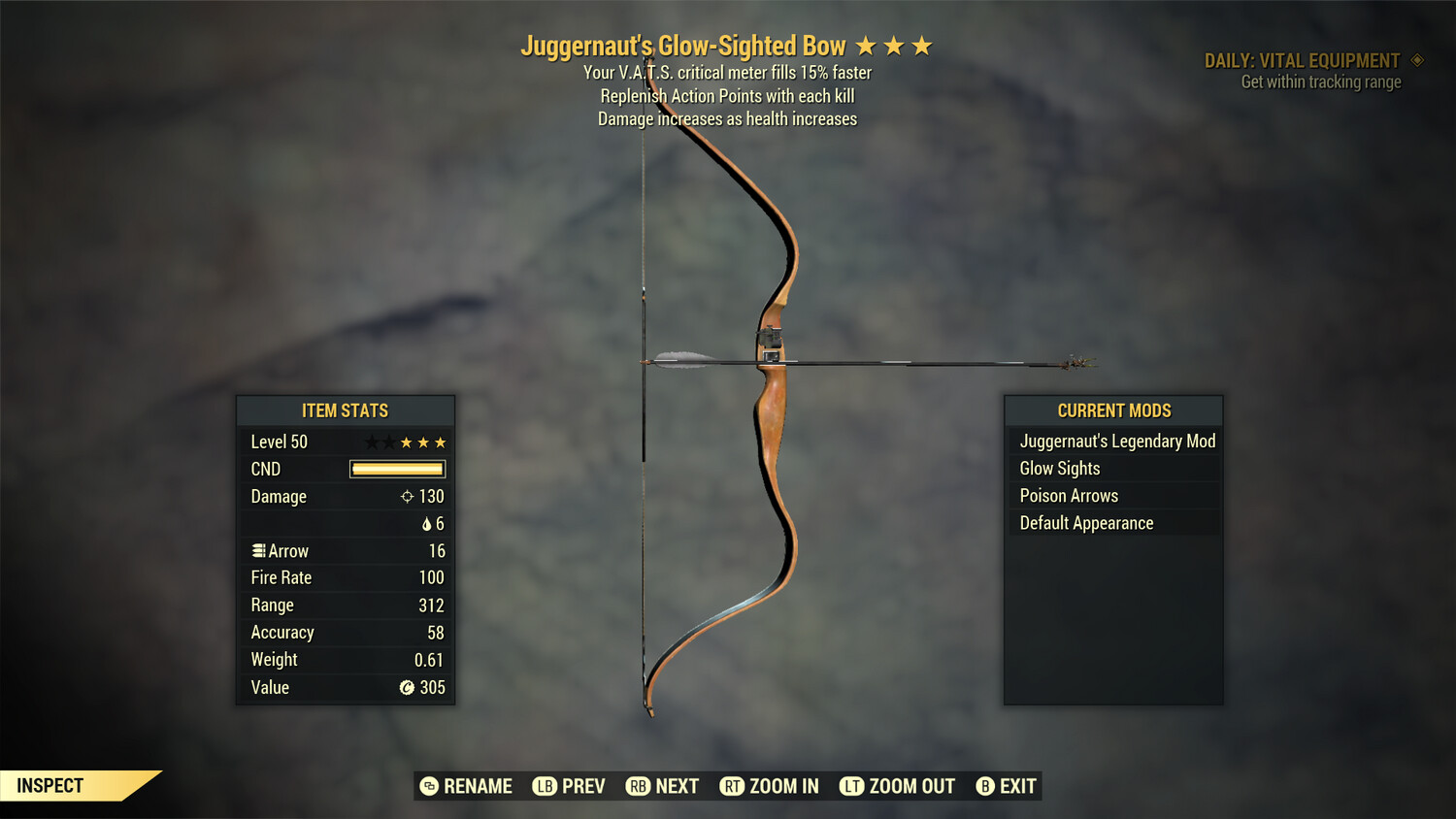Viewport: 1456px width, 819px height.
Task: Select the Glow Sights mod entry
Action: pyautogui.click(x=1059, y=468)
